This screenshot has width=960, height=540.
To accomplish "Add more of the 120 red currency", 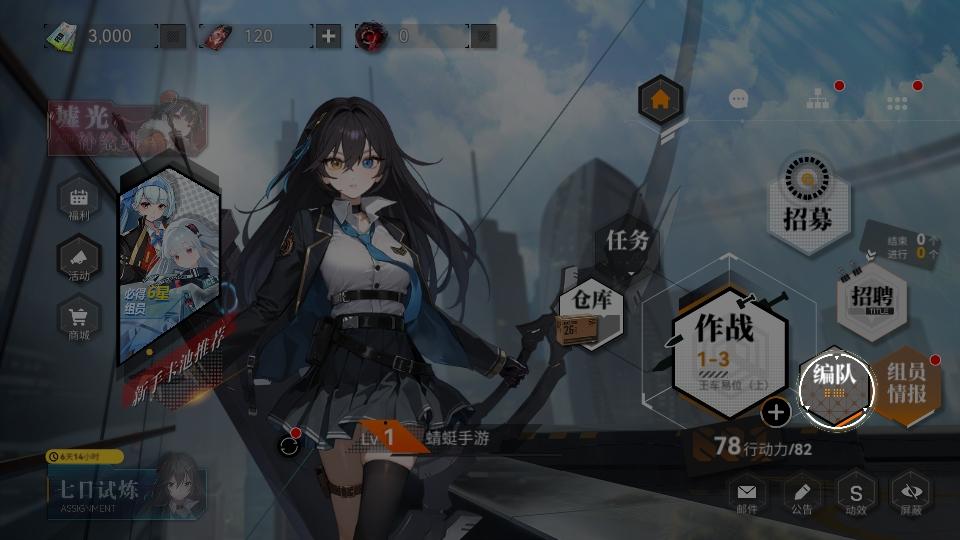I will [x=328, y=37].
